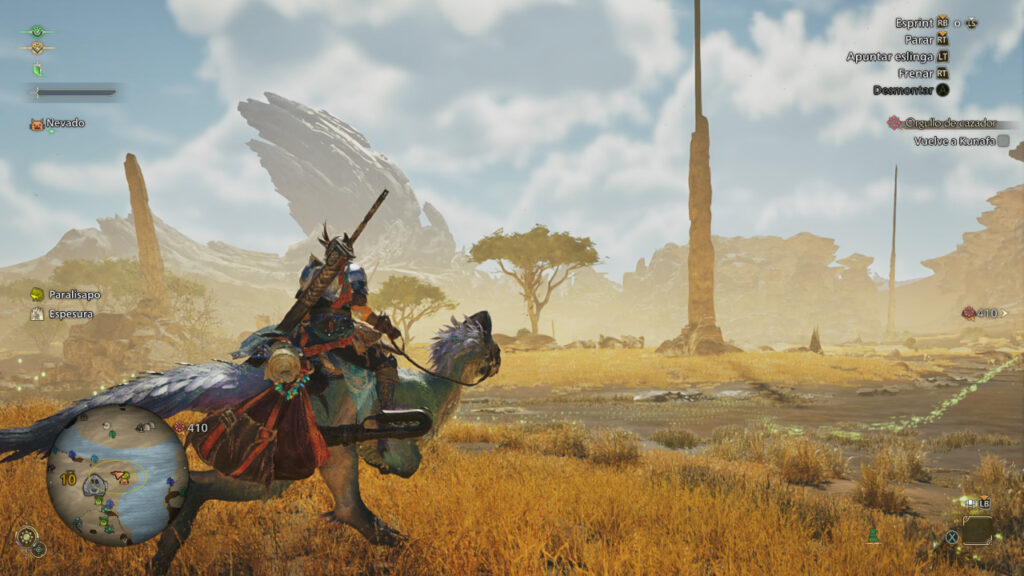Click the Vuelve a Kunafa objective

954,141
